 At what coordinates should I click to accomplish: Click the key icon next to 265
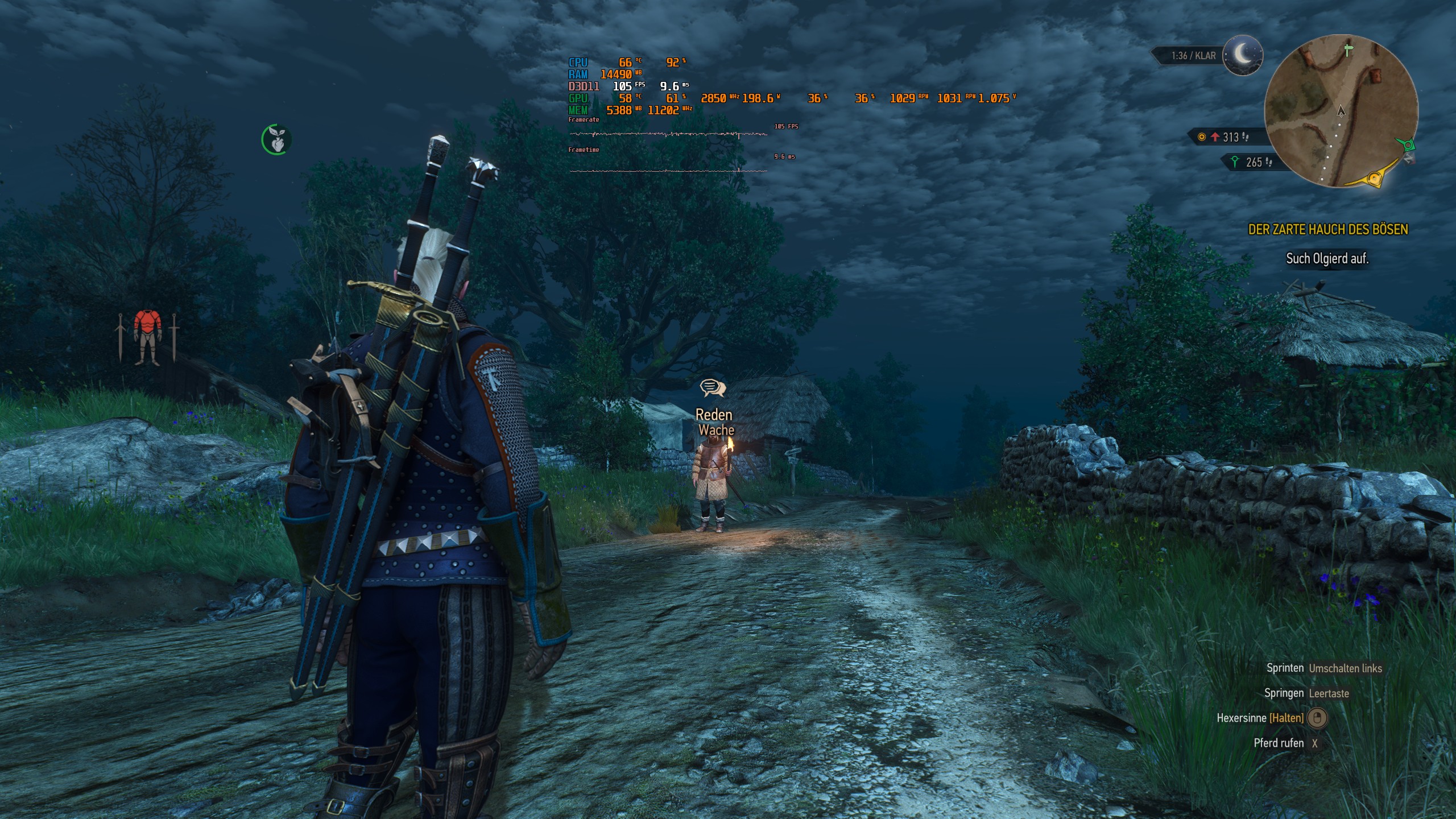tap(1235, 162)
